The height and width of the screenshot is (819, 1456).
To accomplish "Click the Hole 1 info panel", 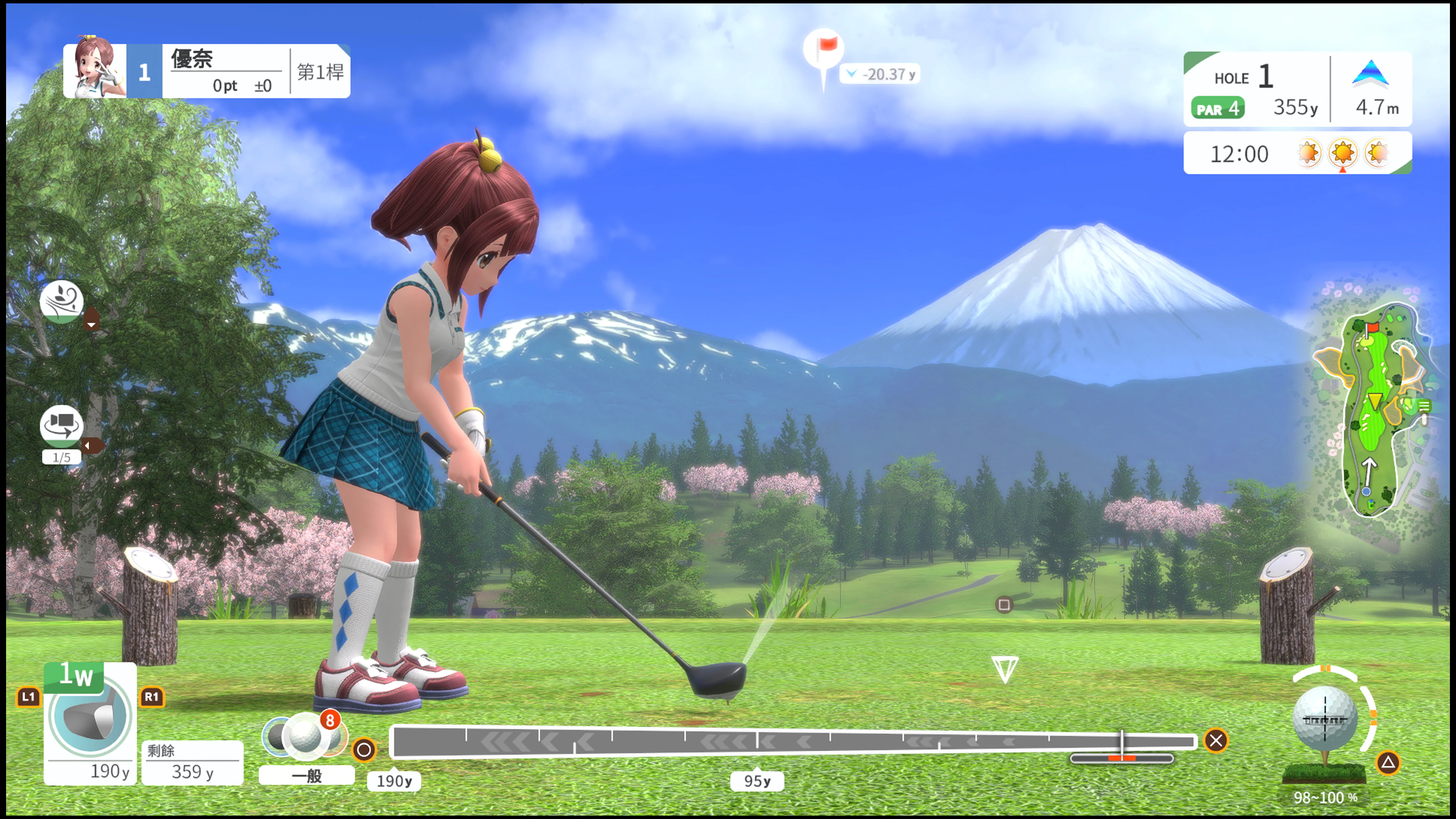I will pos(1297,89).
